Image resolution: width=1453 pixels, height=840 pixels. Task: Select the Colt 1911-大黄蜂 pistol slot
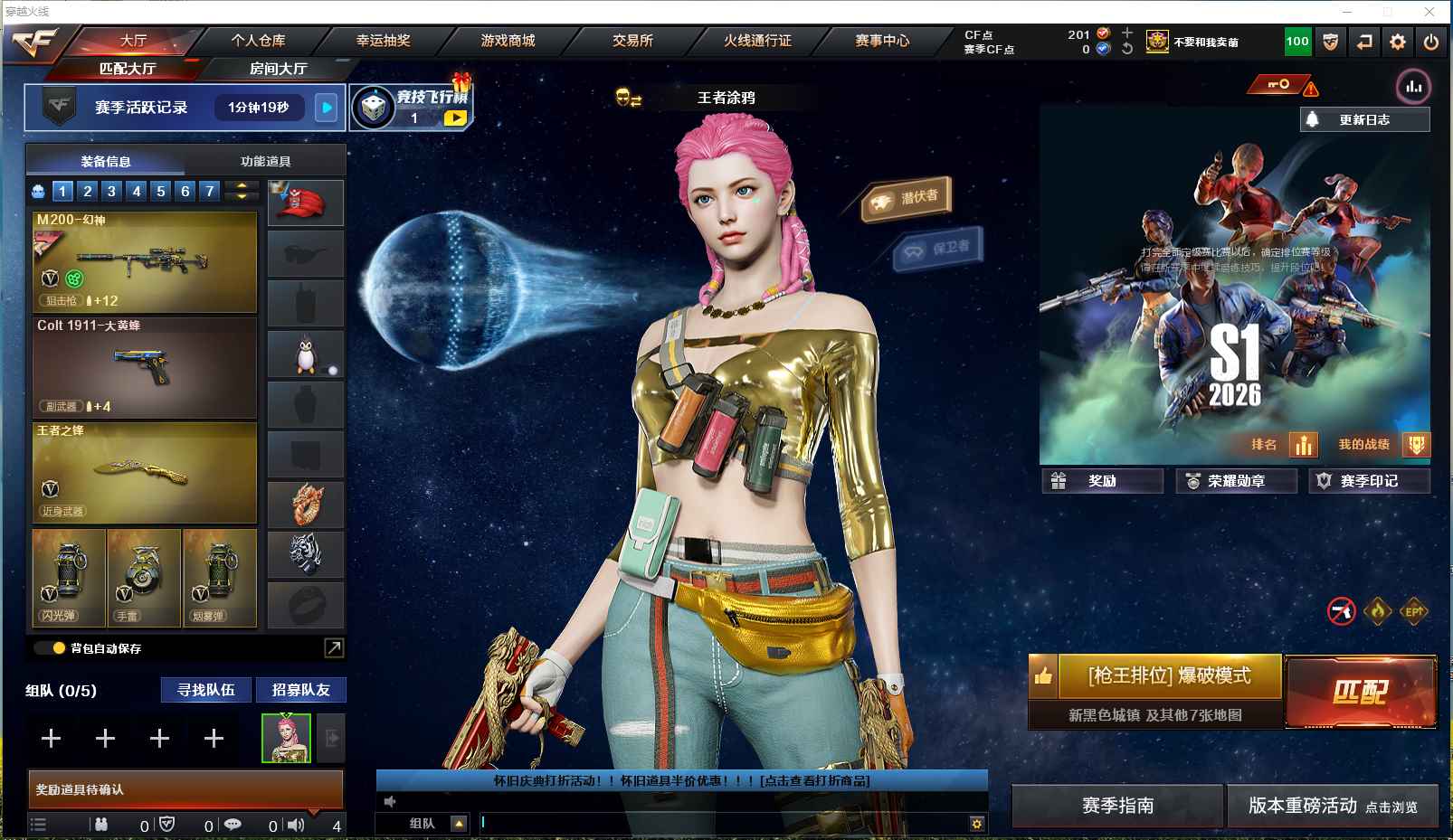coord(145,367)
